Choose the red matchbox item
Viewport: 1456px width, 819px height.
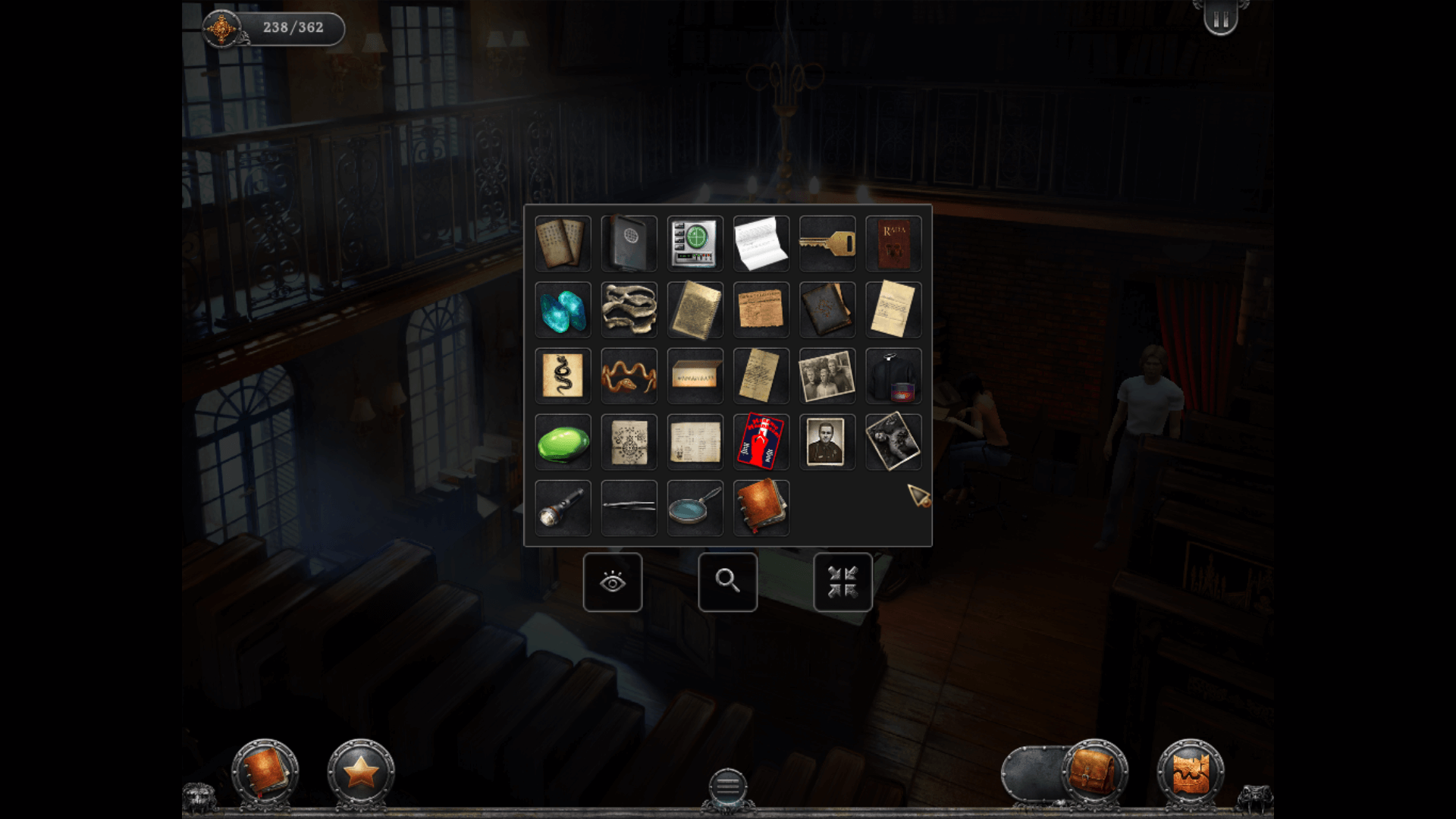coord(761,442)
